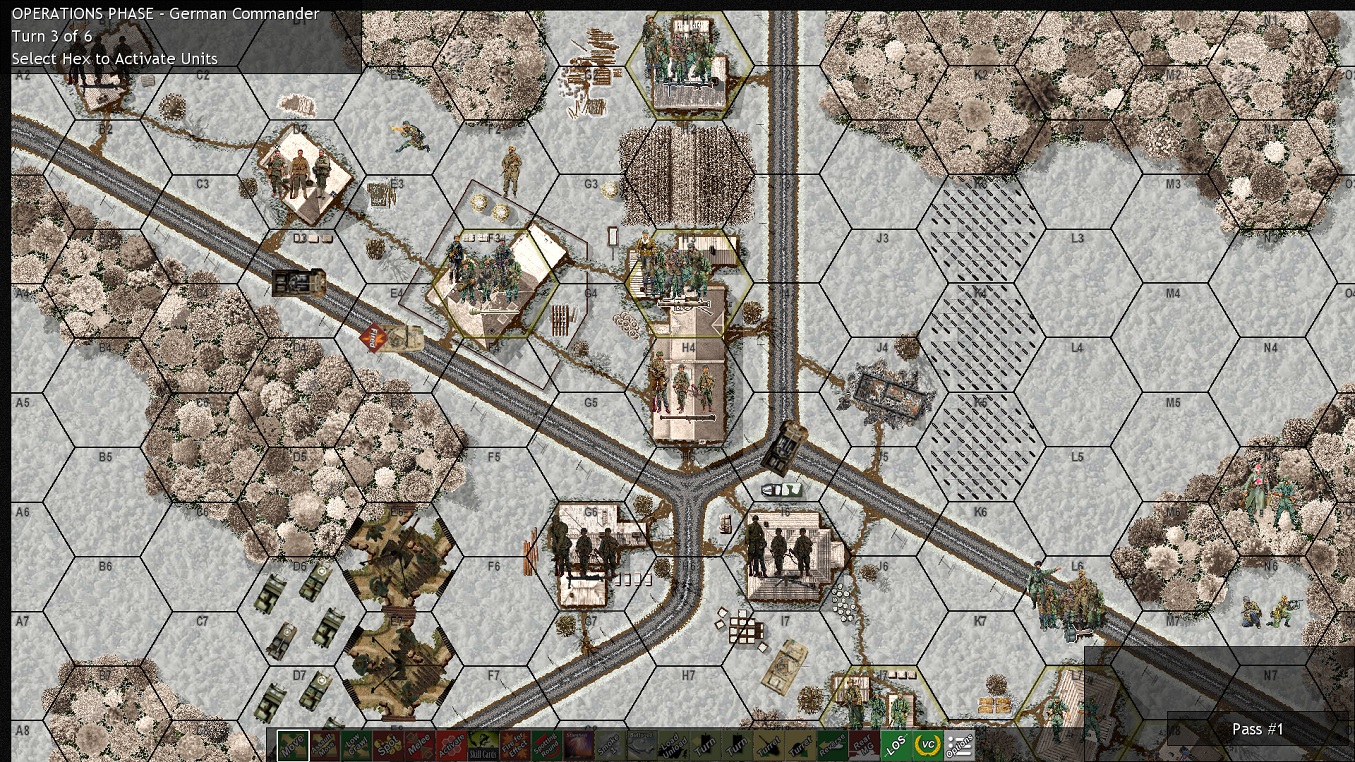This screenshot has width=1355, height=762.
Task: Choose the Fire for Effect icon
Action: coord(515,744)
